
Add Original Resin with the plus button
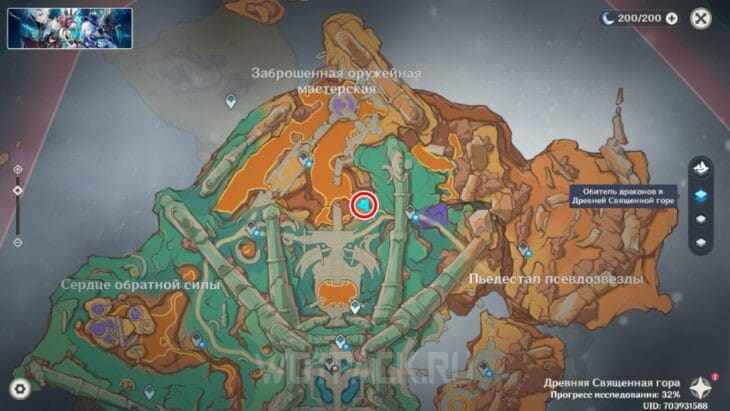tap(671, 18)
